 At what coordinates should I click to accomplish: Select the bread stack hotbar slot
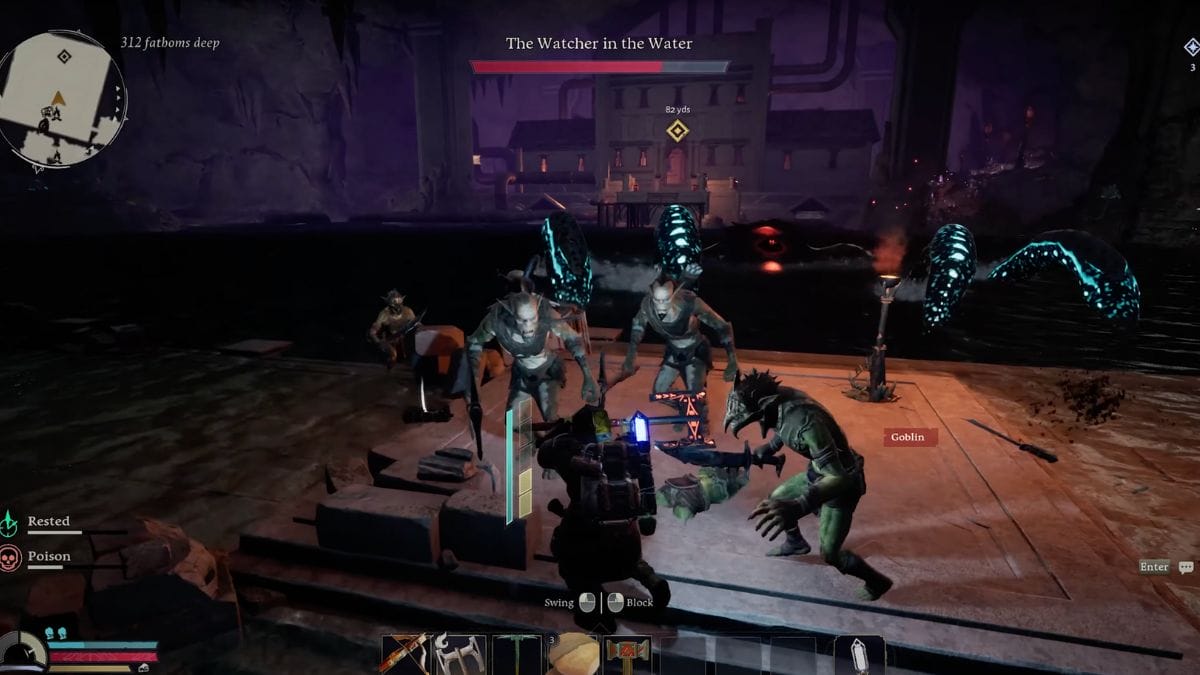(572, 655)
